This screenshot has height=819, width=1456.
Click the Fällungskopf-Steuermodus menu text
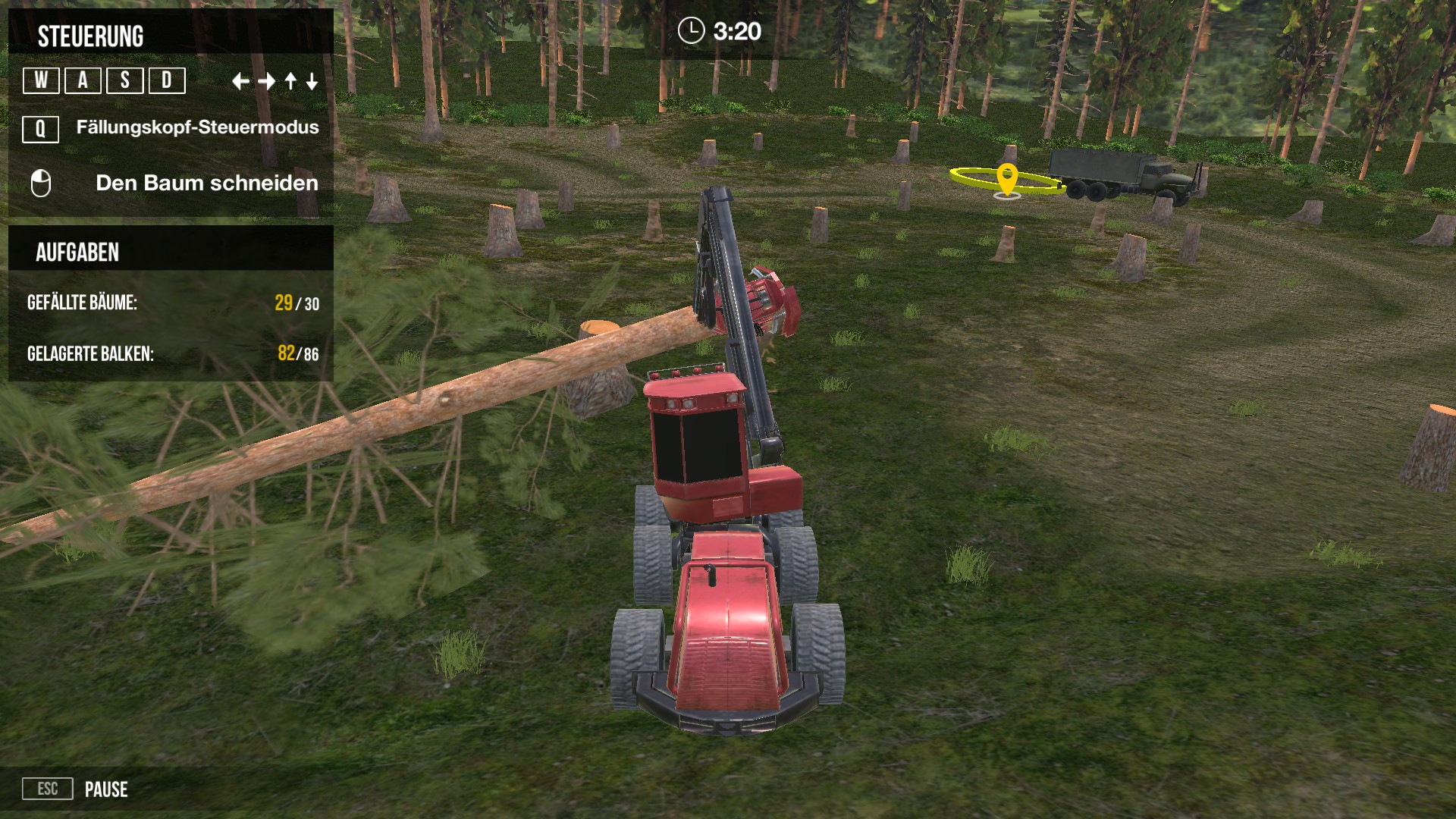click(196, 129)
